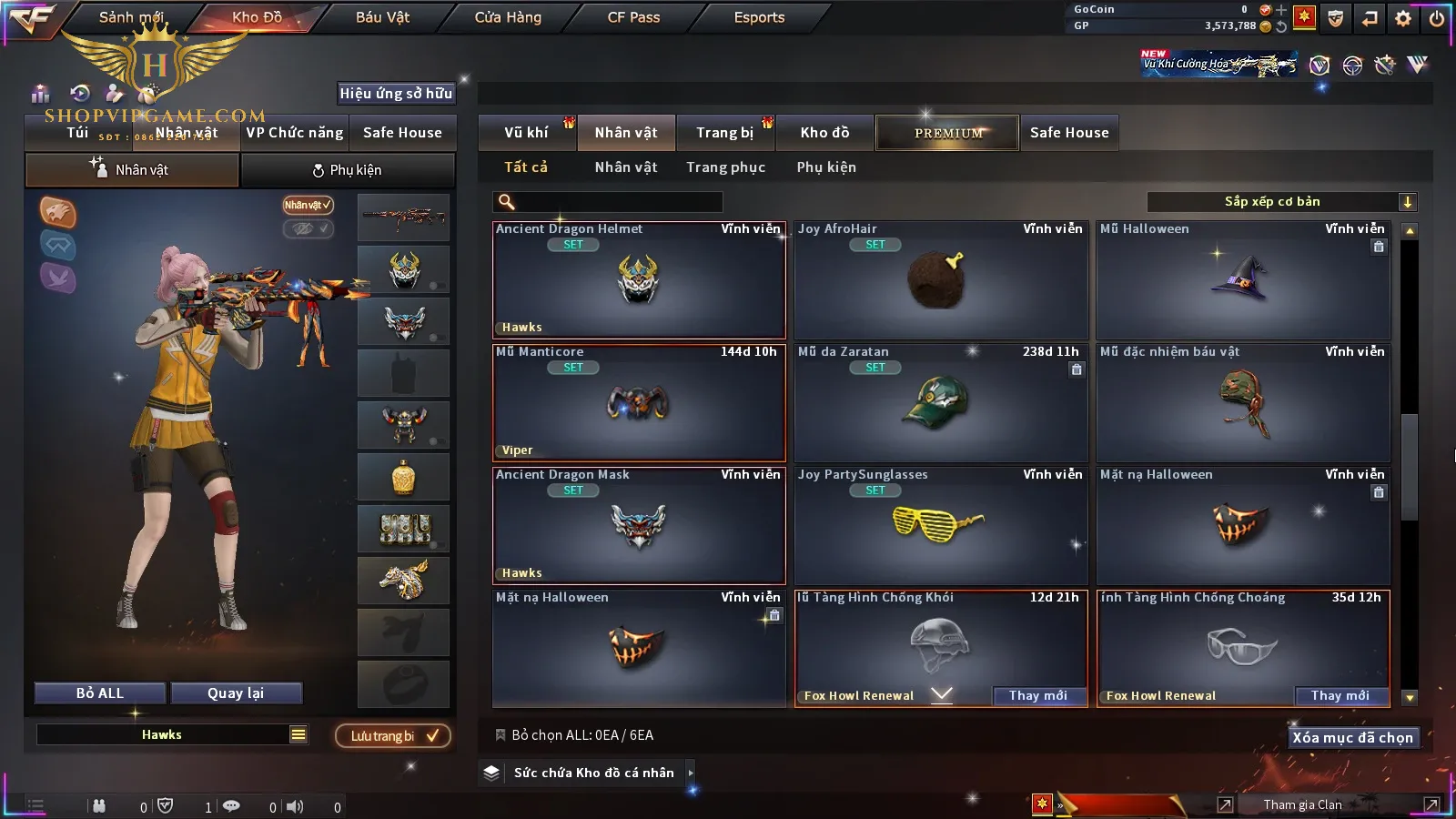The width and height of the screenshot is (1456, 819).
Task: Switch to the Vũ khí tab
Action: (x=526, y=133)
